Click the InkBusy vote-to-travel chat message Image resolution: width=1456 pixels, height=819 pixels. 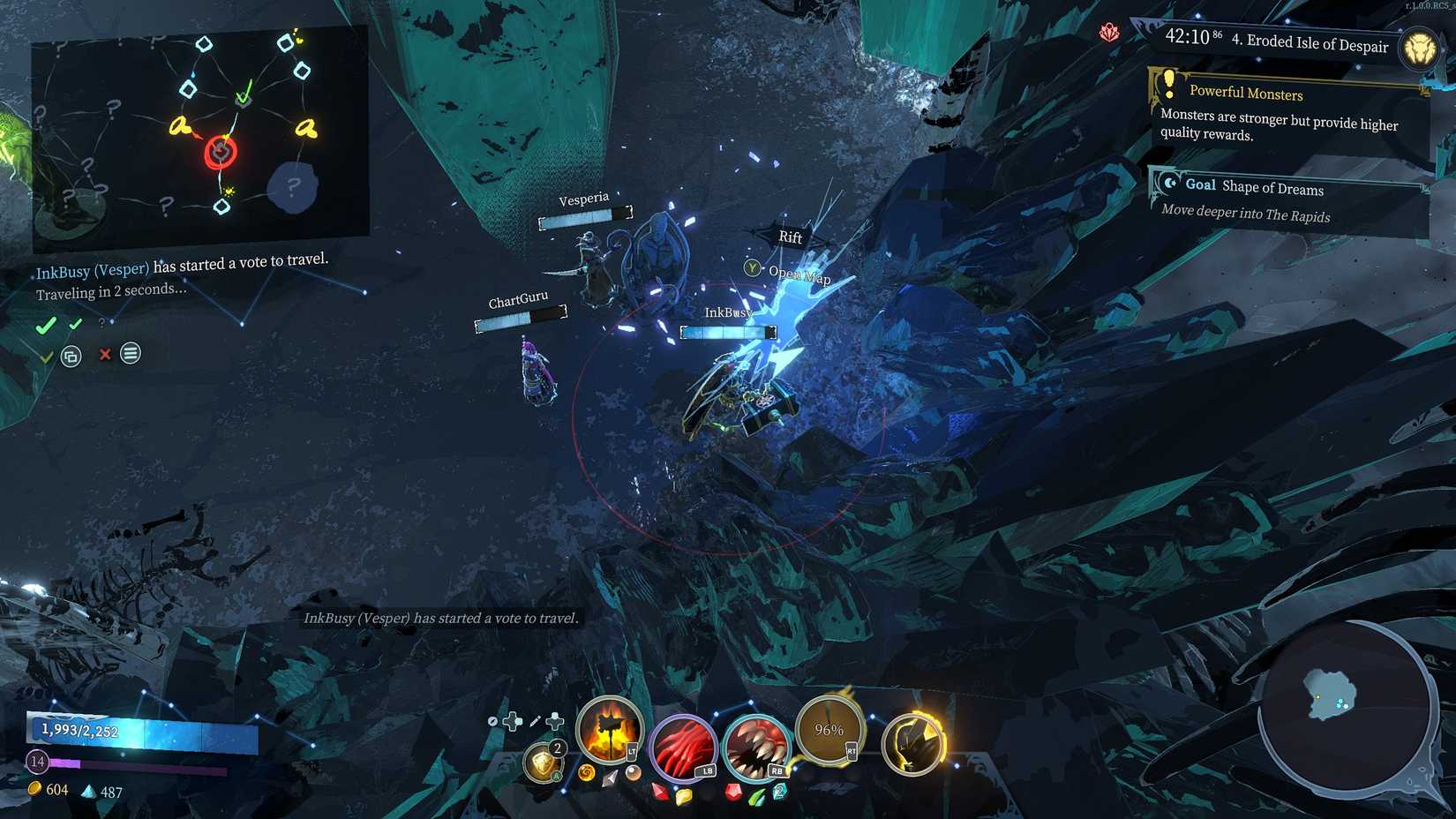coord(441,619)
